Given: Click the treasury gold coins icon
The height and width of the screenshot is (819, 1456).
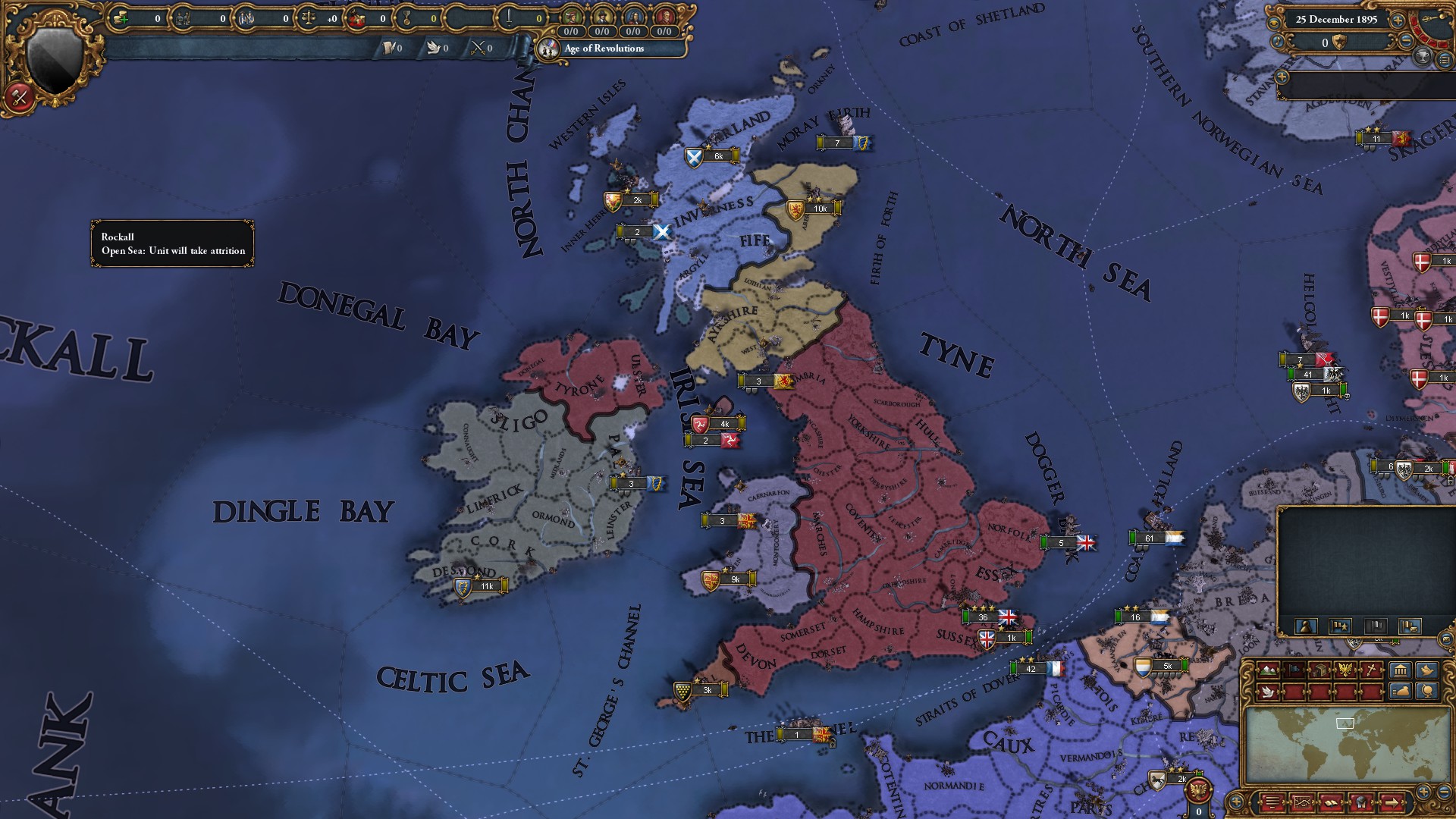Looking at the screenshot, I should point(120,17).
